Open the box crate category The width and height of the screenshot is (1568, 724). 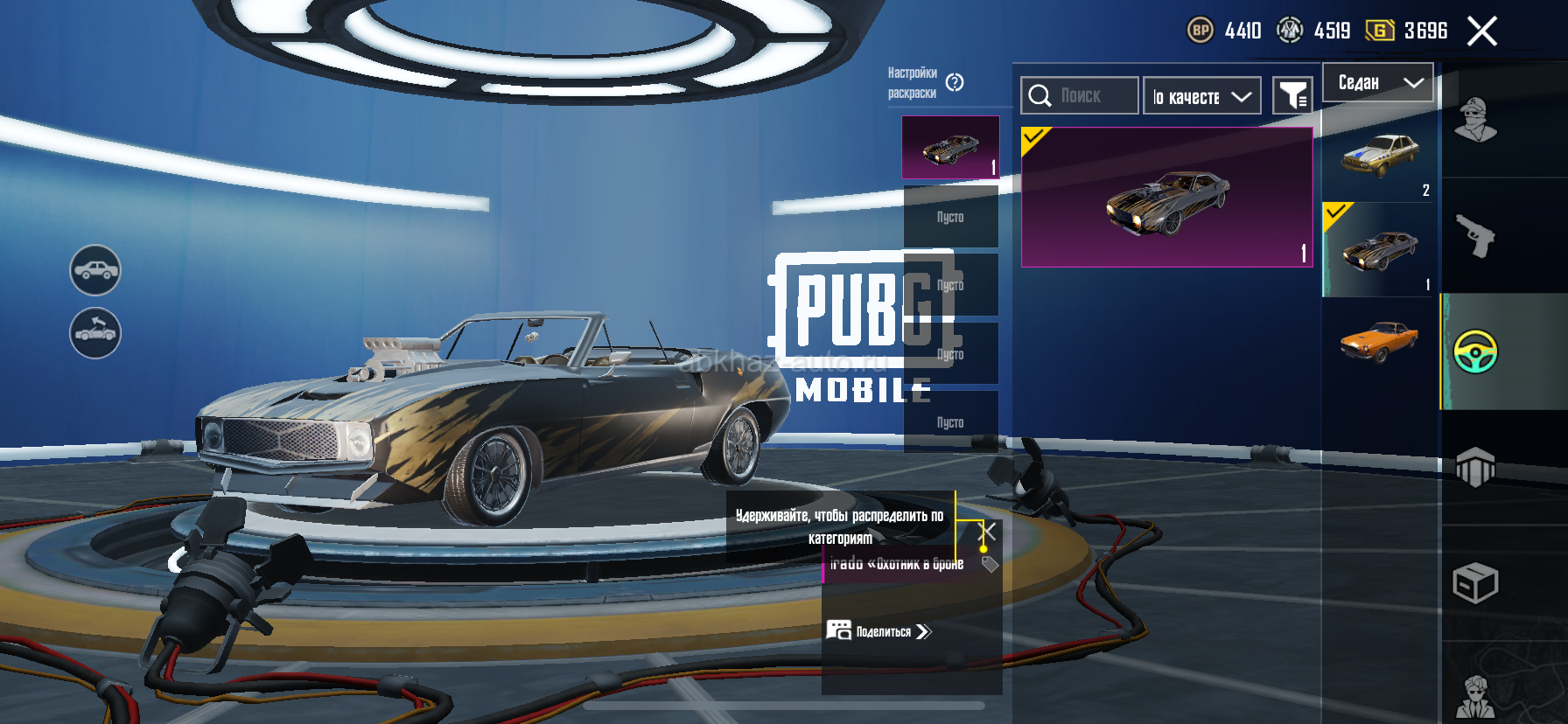click(x=1475, y=583)
